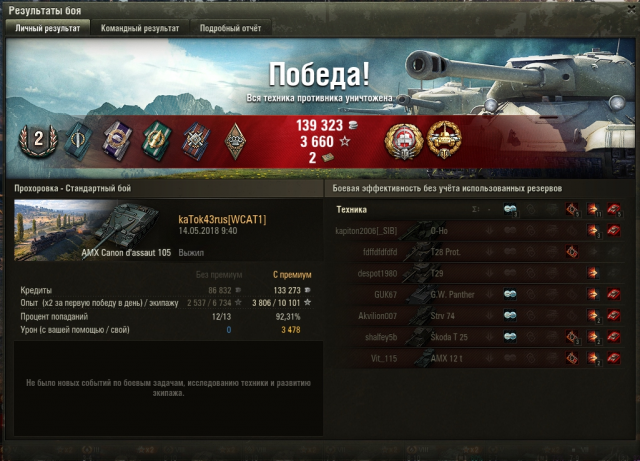The width and height of the screenshot is (640, 461).
Task: Open player name kaTok43rus[WCAT1]
Action: point(222,219)
